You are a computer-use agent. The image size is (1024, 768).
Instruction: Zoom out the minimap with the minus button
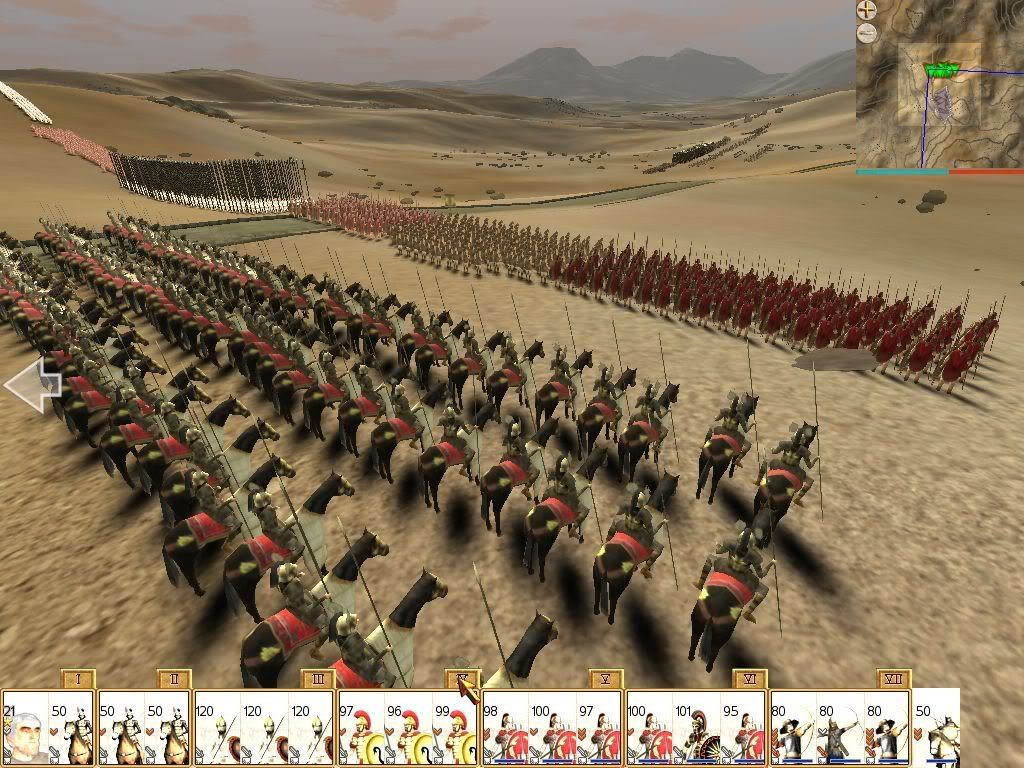pos(867,33)
